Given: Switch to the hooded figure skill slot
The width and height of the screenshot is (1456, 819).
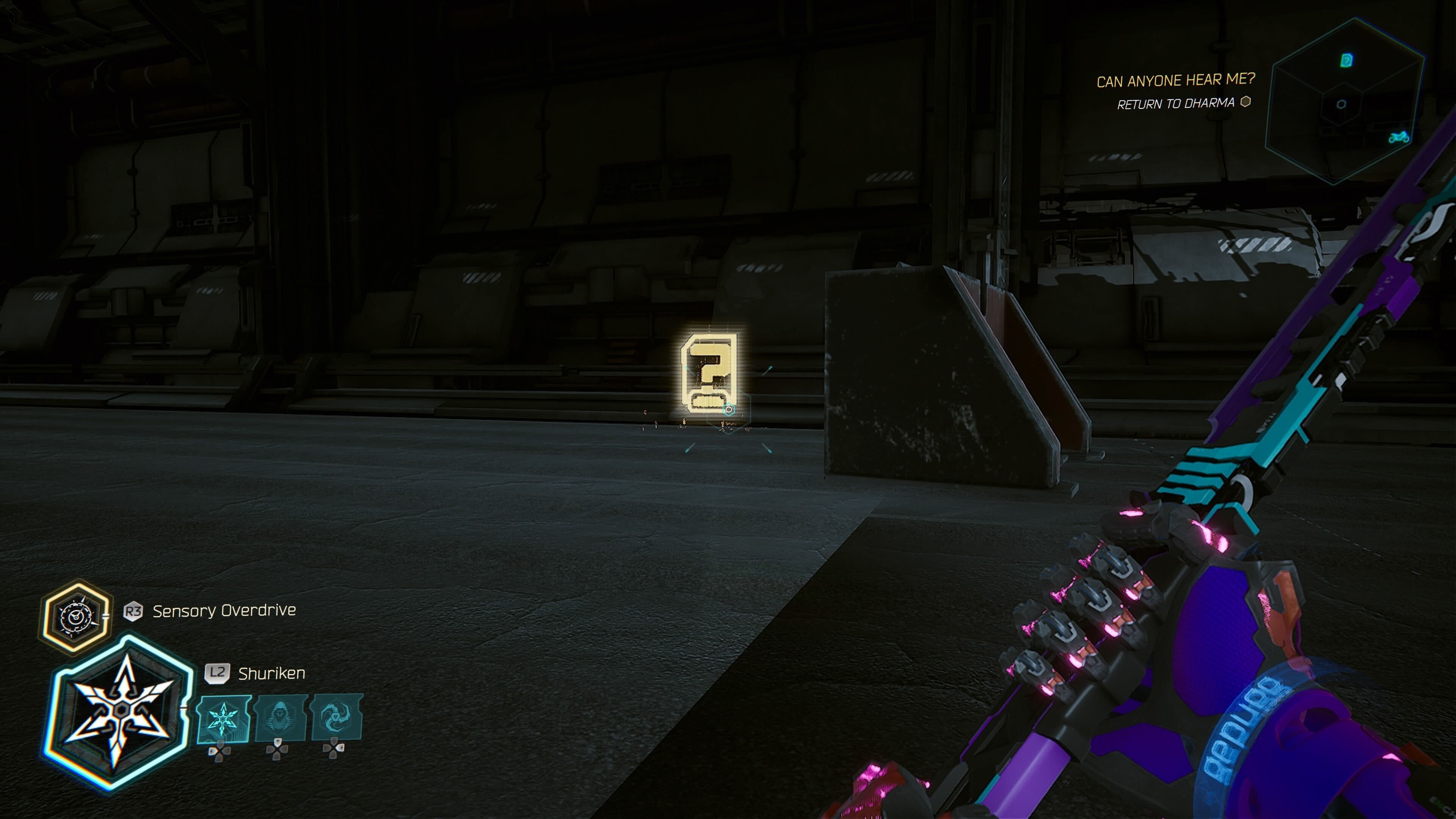Looking at the screenshot, I should (280, 718).
